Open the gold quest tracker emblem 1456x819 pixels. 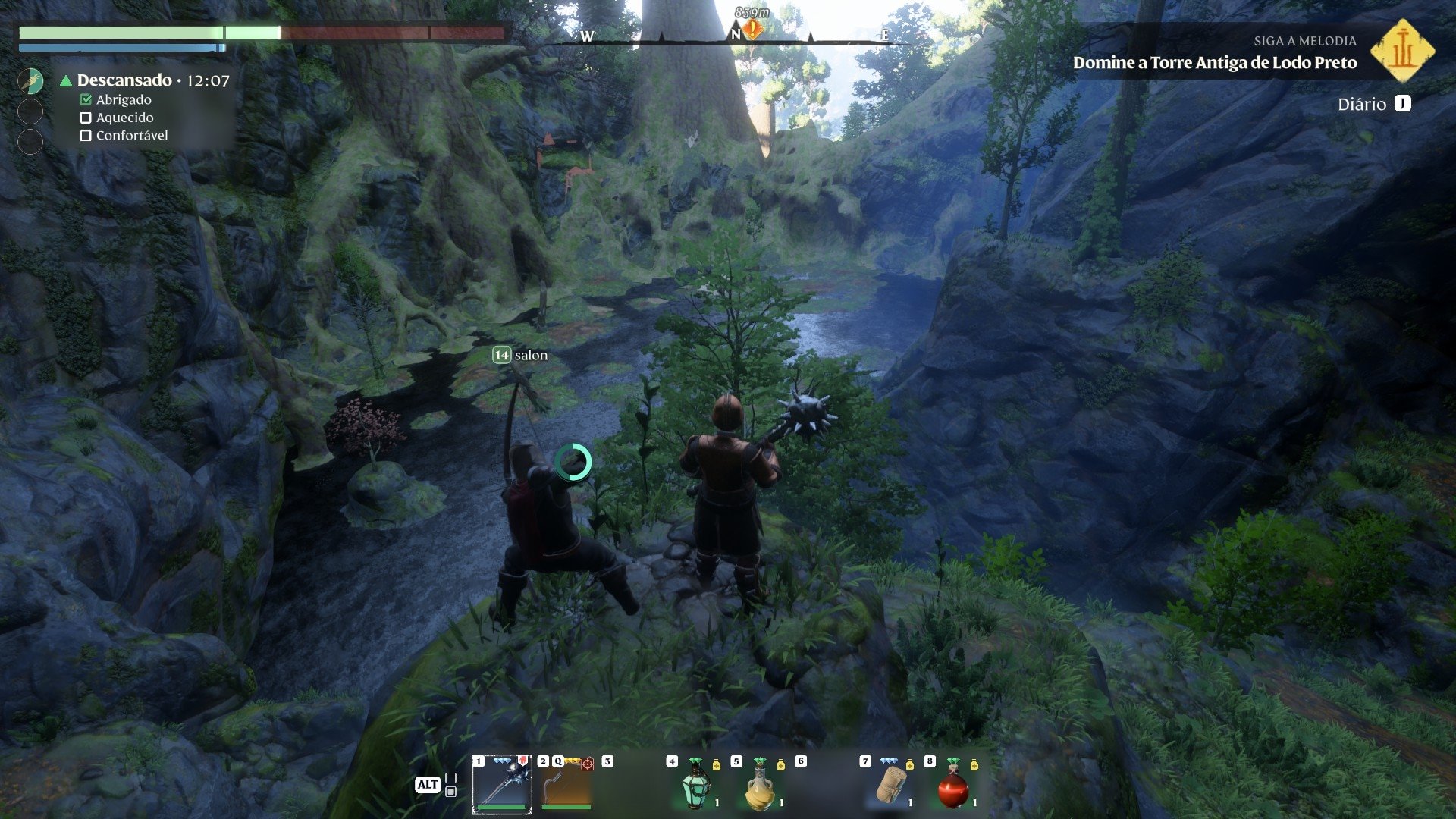pos(1403,51)
